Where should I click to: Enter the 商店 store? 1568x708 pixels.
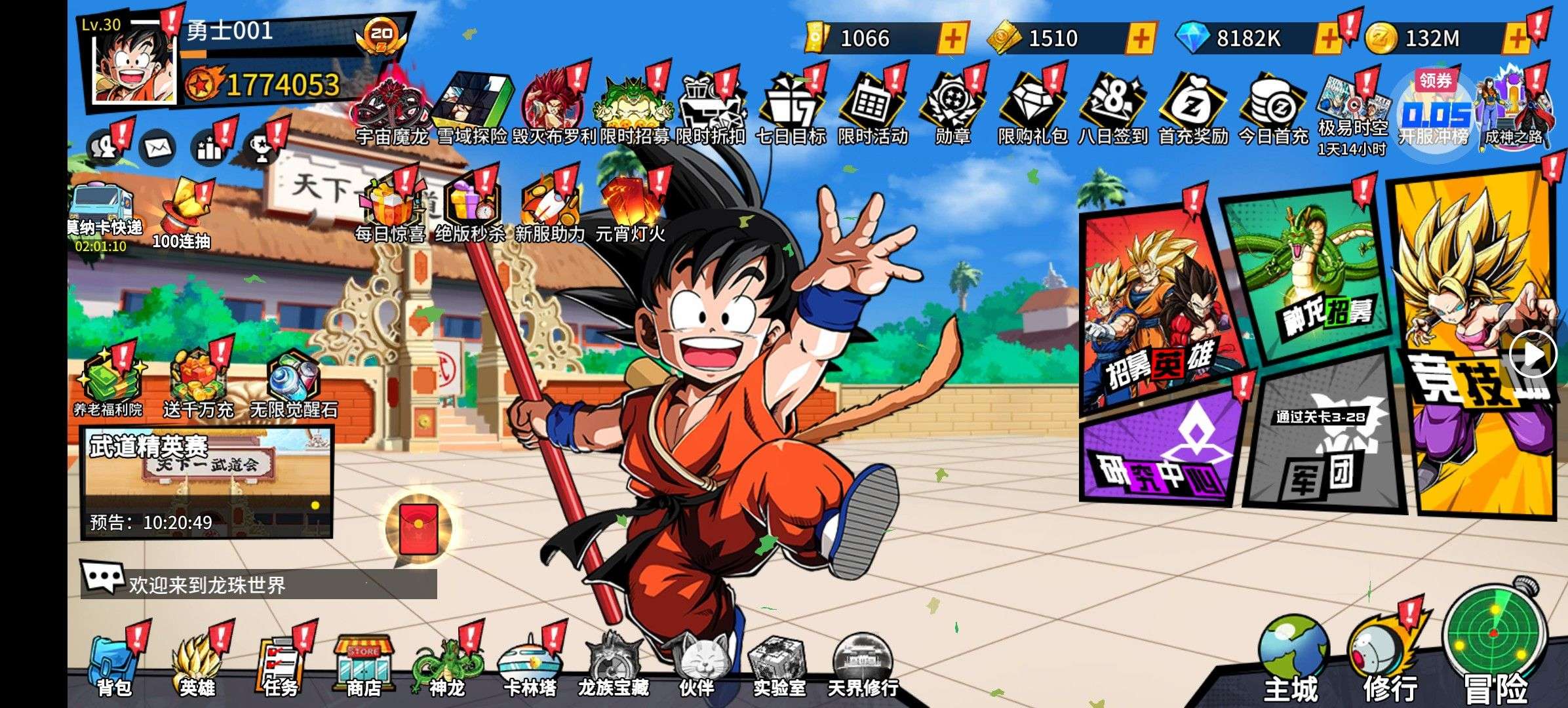click(x=363, y=665)
